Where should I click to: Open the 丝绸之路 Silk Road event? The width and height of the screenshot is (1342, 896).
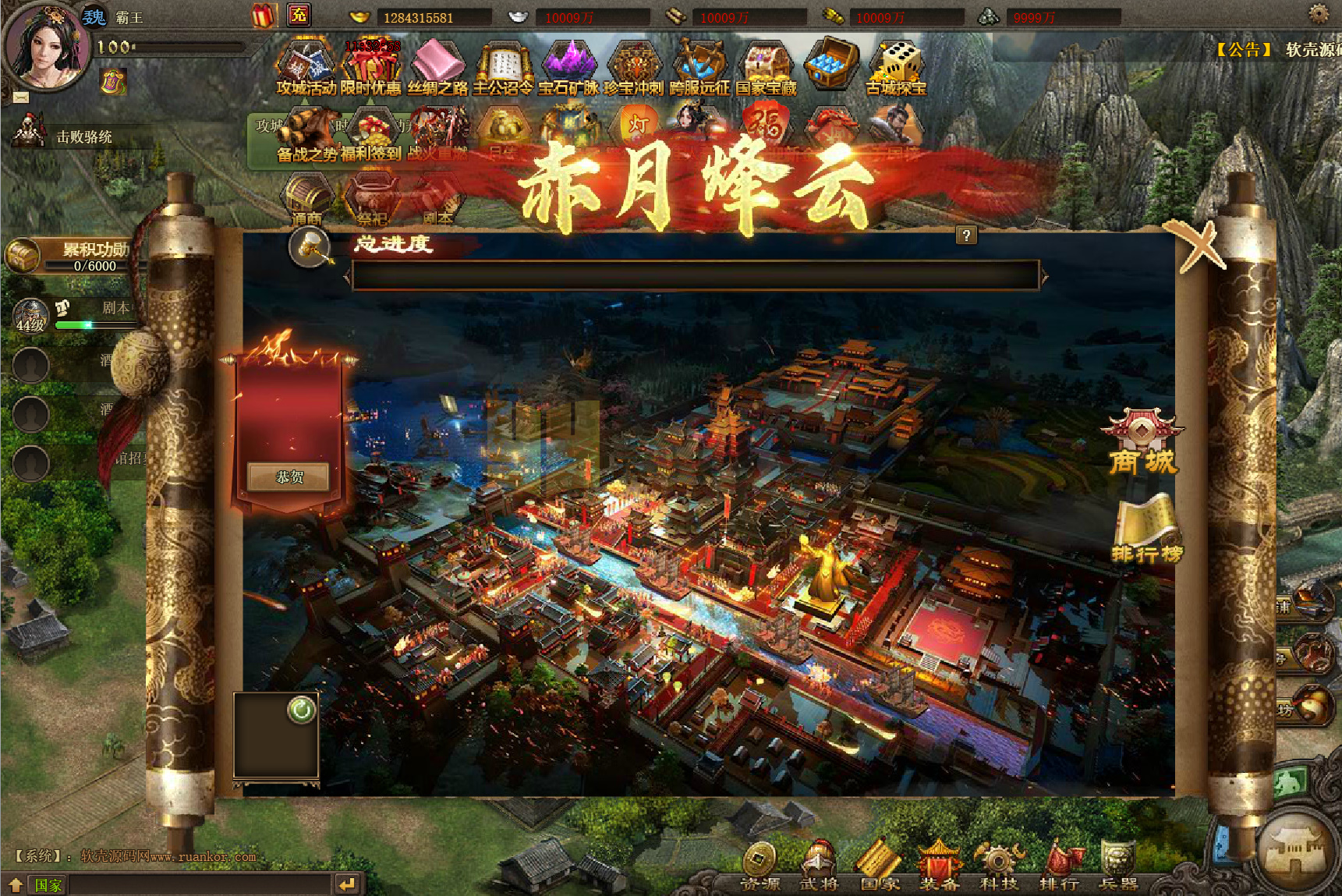(x=437, y=69)
